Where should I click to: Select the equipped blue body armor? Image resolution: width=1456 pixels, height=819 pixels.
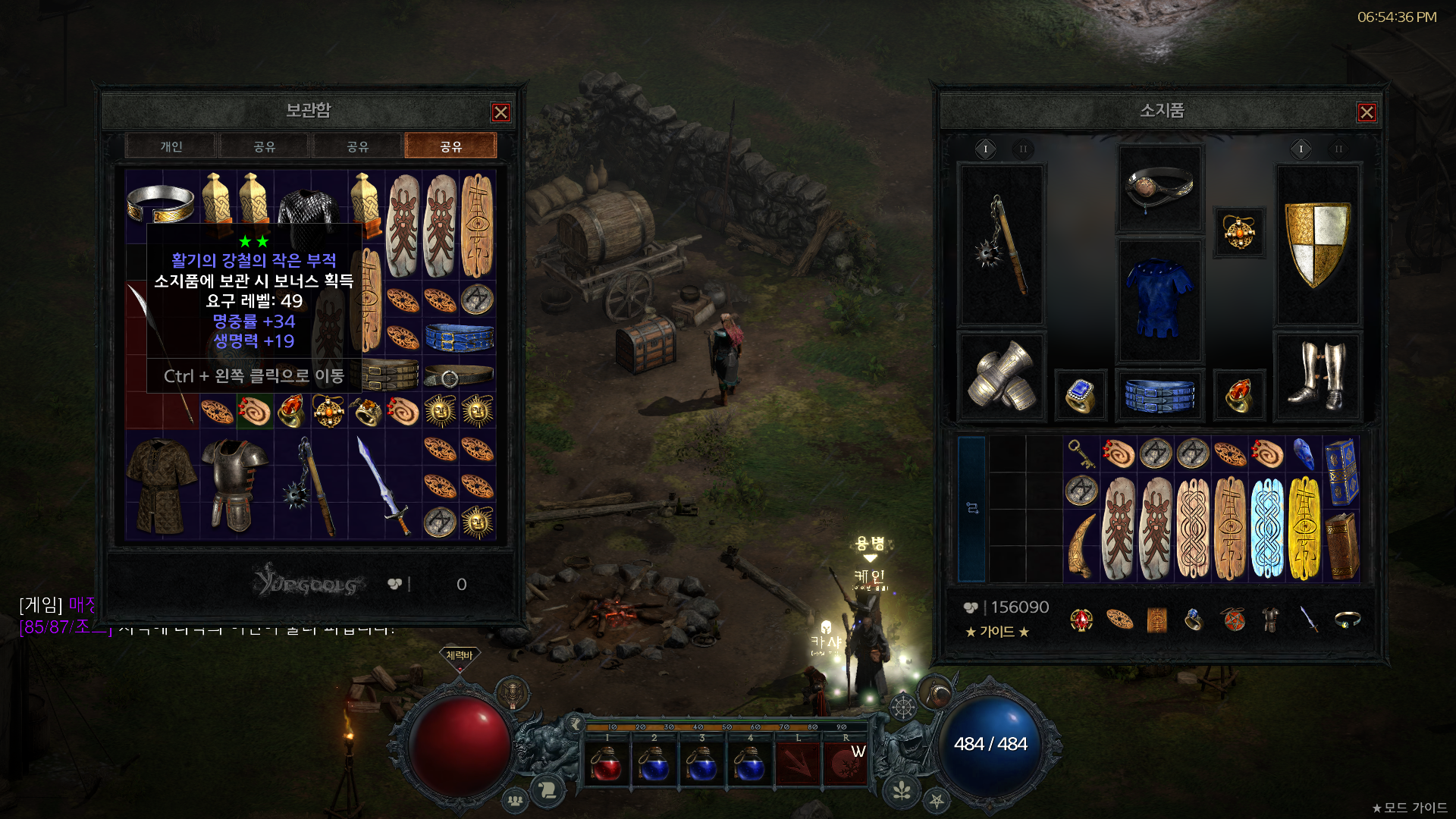1159,300
